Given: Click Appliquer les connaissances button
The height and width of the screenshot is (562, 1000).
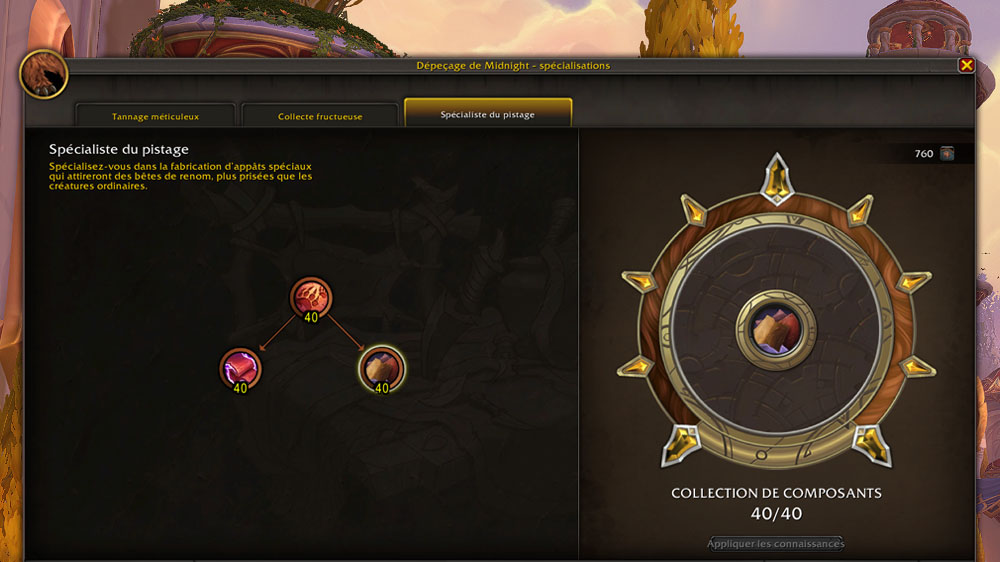Looking at the screenshot, I should (x=776, y=544).
